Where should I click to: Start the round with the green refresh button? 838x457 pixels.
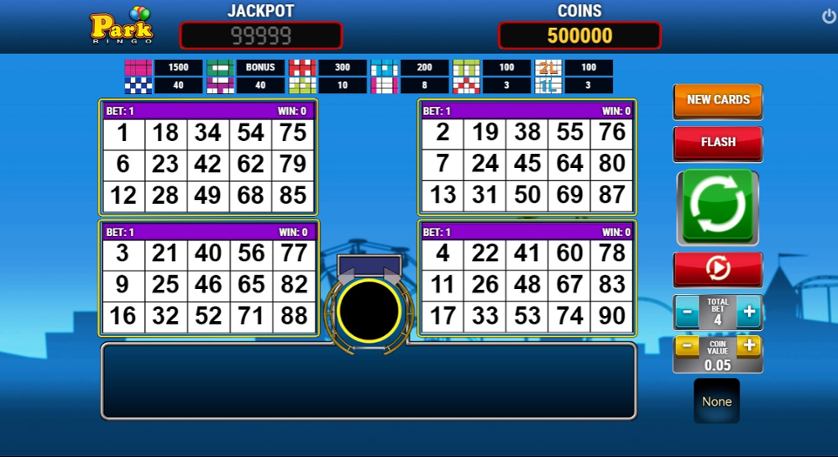[x=717, y=206]
